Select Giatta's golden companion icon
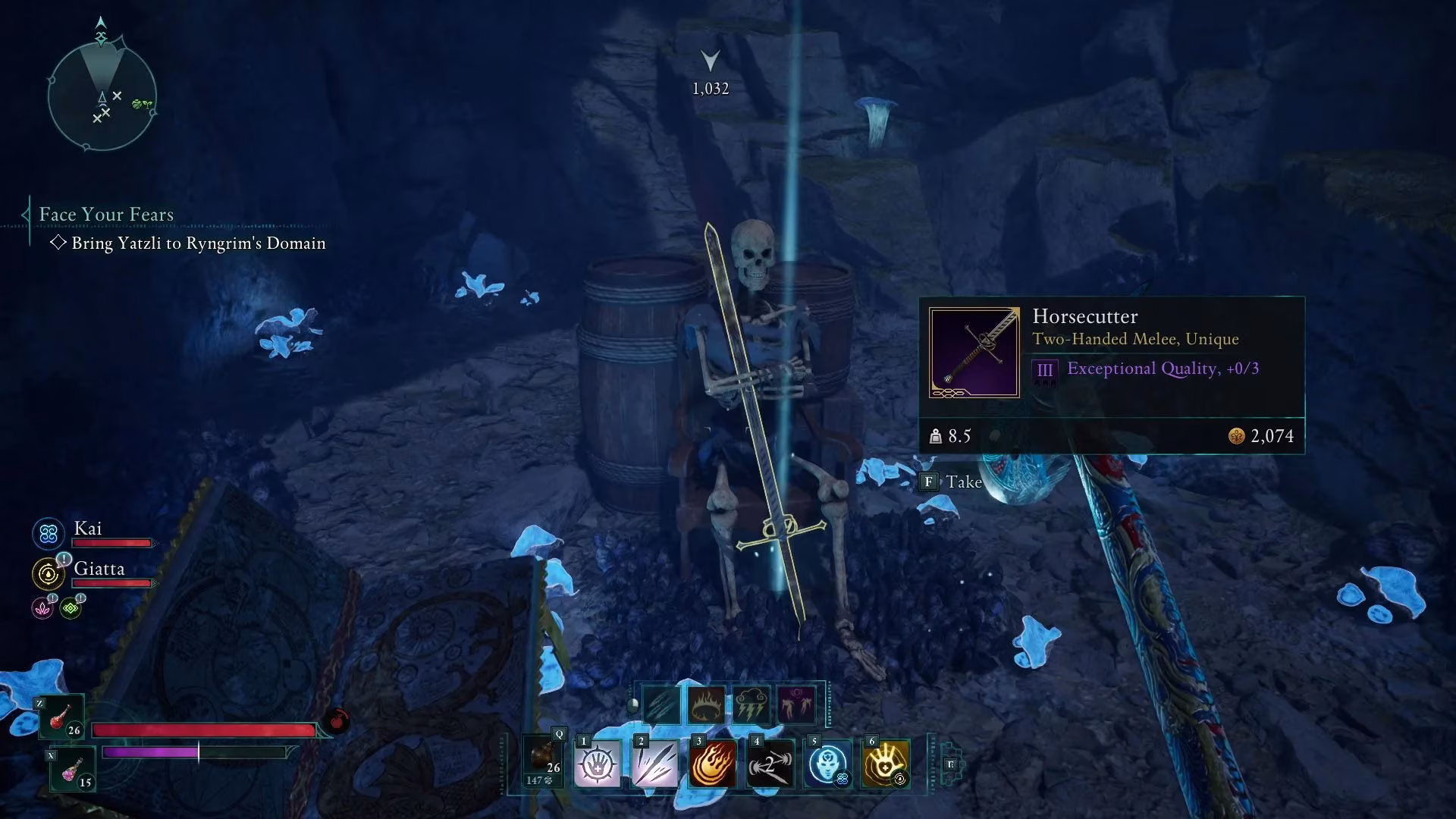Viewport: 1456px width, 819px height. 48,573
